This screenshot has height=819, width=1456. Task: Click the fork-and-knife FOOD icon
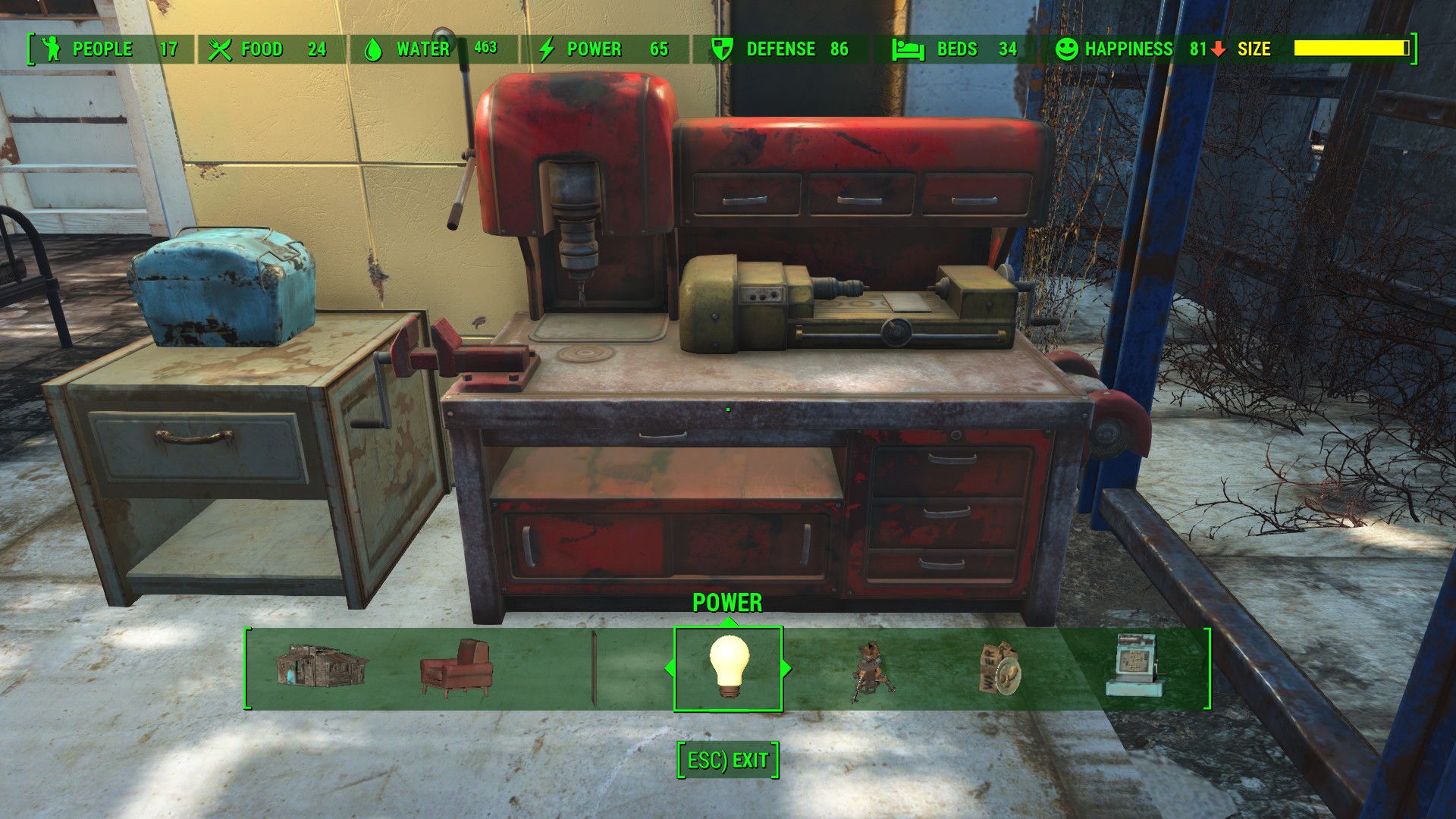click(x=221, y=50)
